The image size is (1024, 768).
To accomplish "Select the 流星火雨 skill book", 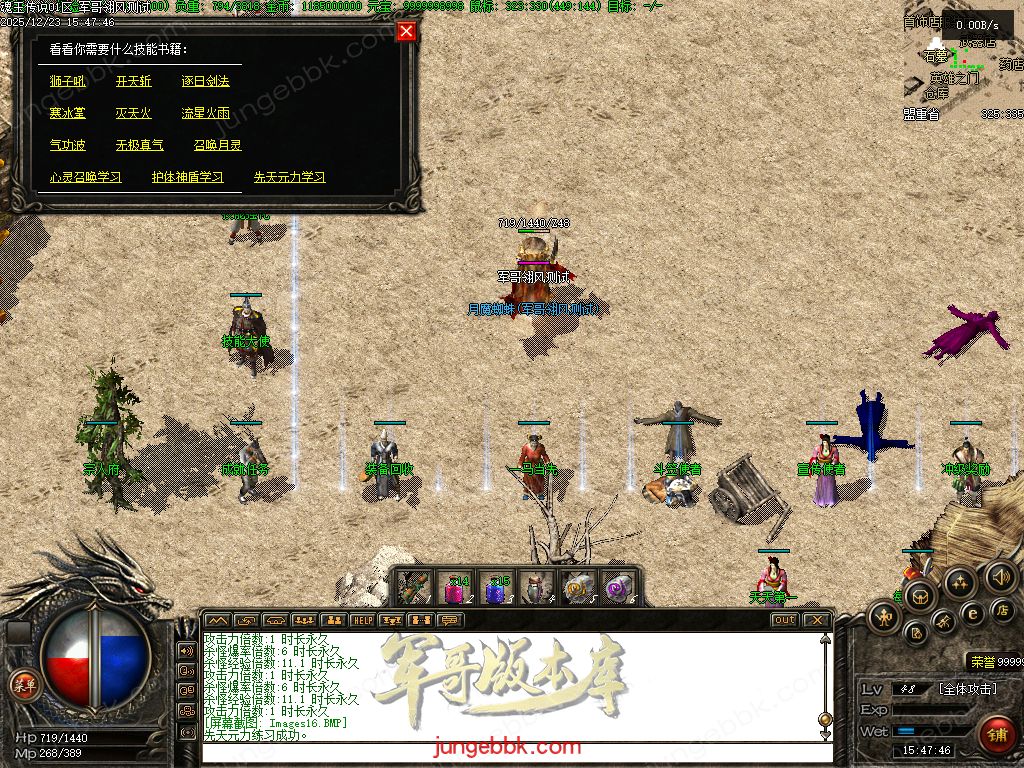I will click(x=205, y=113).
